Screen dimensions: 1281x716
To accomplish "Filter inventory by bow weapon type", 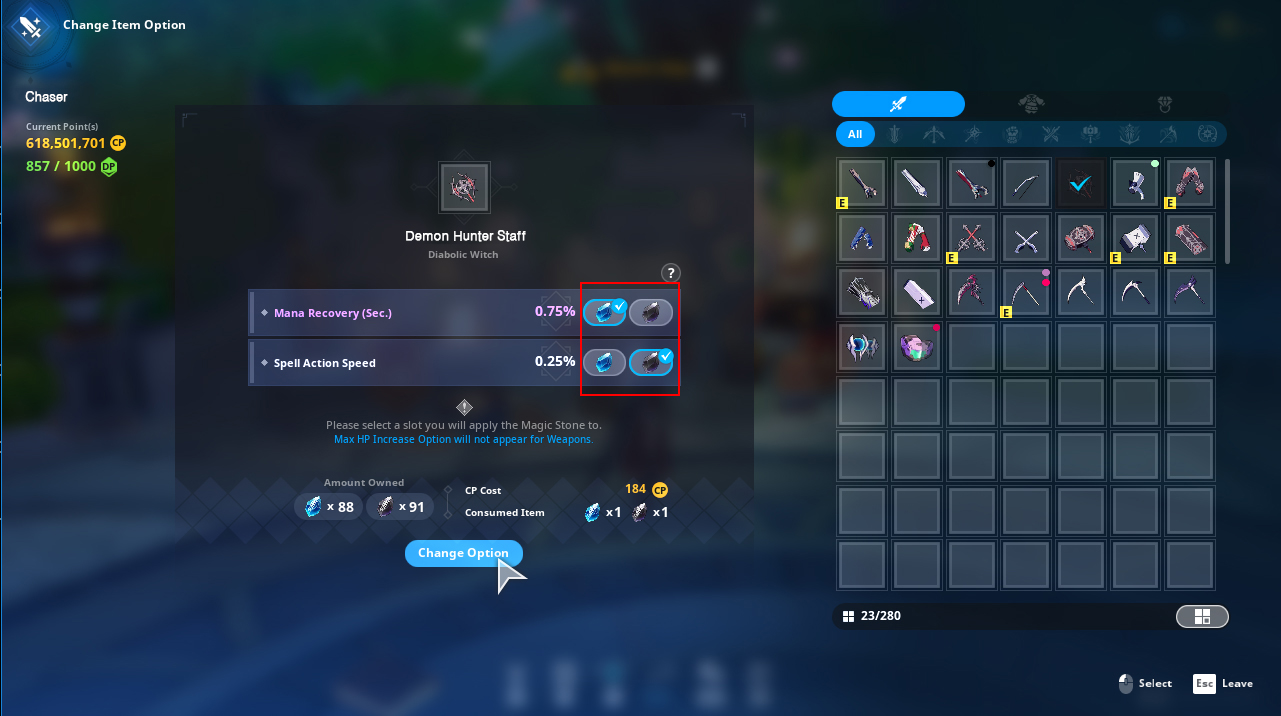I will [x=933, y=134].
